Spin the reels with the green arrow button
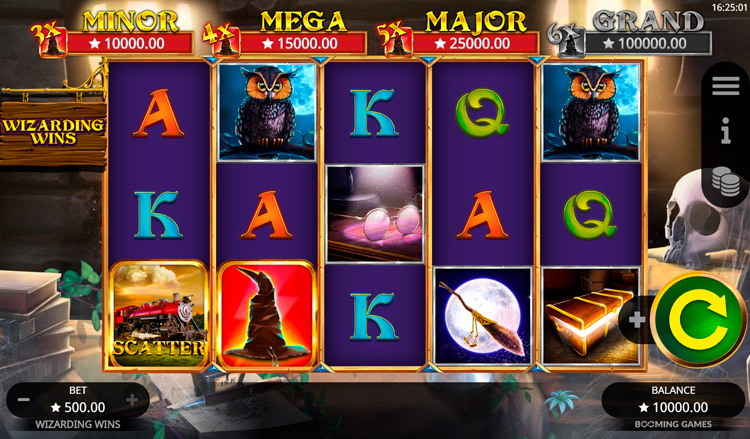The height and width of the screenshot is (439, 750). (699, 321)
